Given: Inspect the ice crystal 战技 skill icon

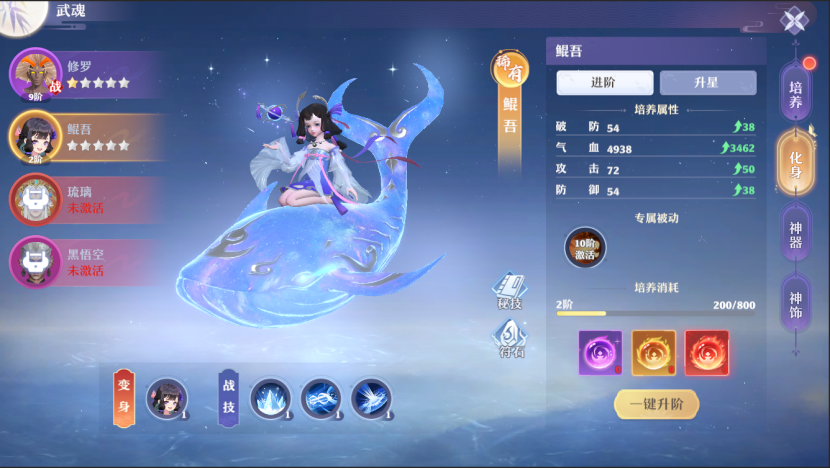Looking at the screenshot, I should (270, 399).
